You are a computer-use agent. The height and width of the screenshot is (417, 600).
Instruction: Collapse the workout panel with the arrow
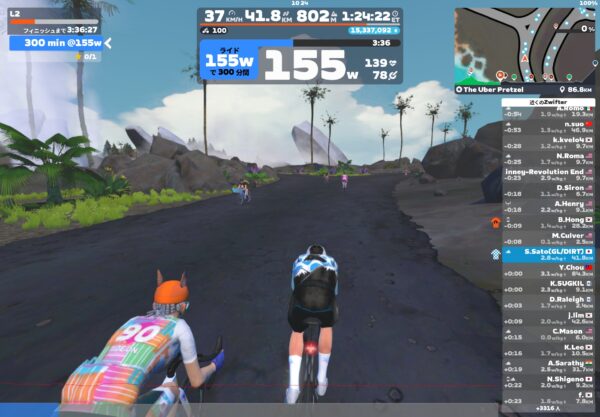pyautogui.click(x=108, y=43)
